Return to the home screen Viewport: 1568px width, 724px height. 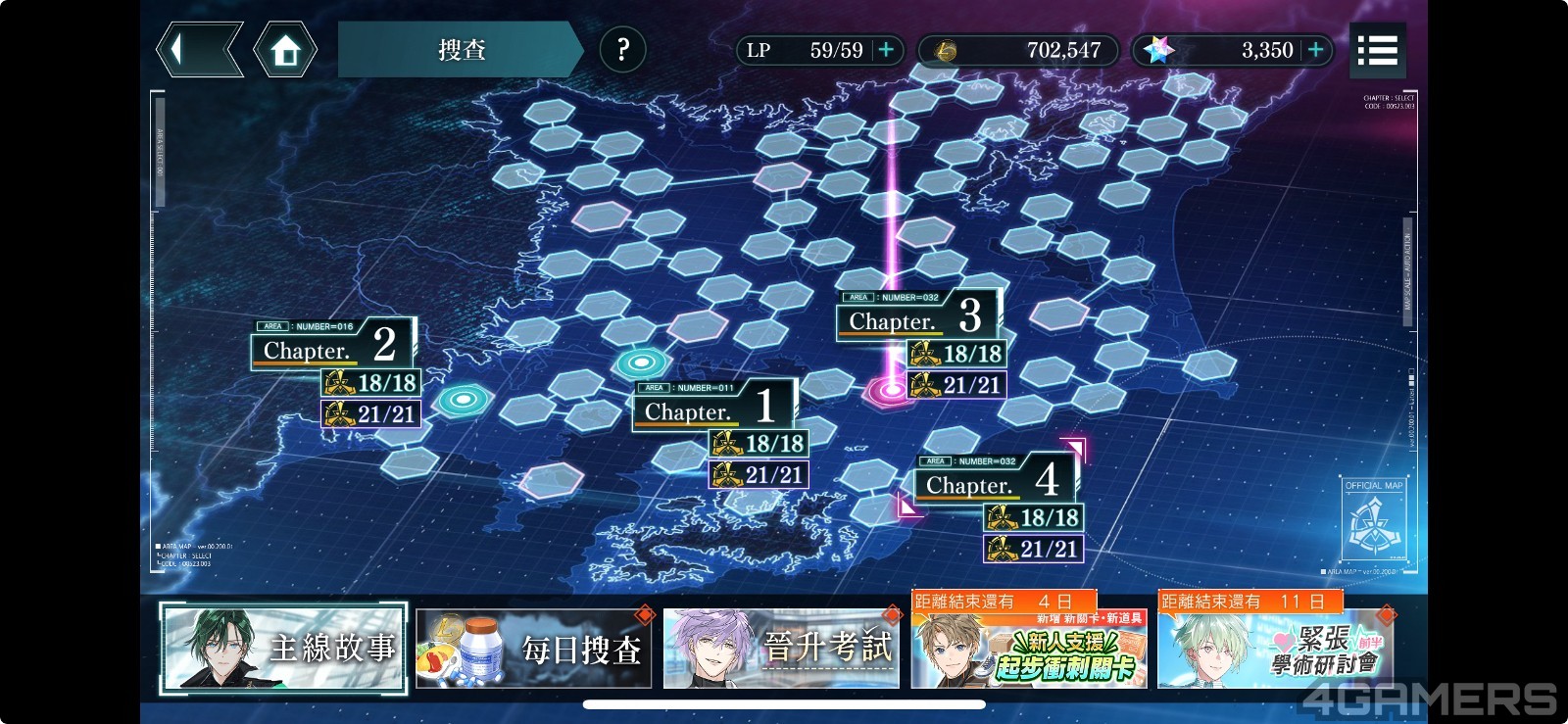click(285, 50)
